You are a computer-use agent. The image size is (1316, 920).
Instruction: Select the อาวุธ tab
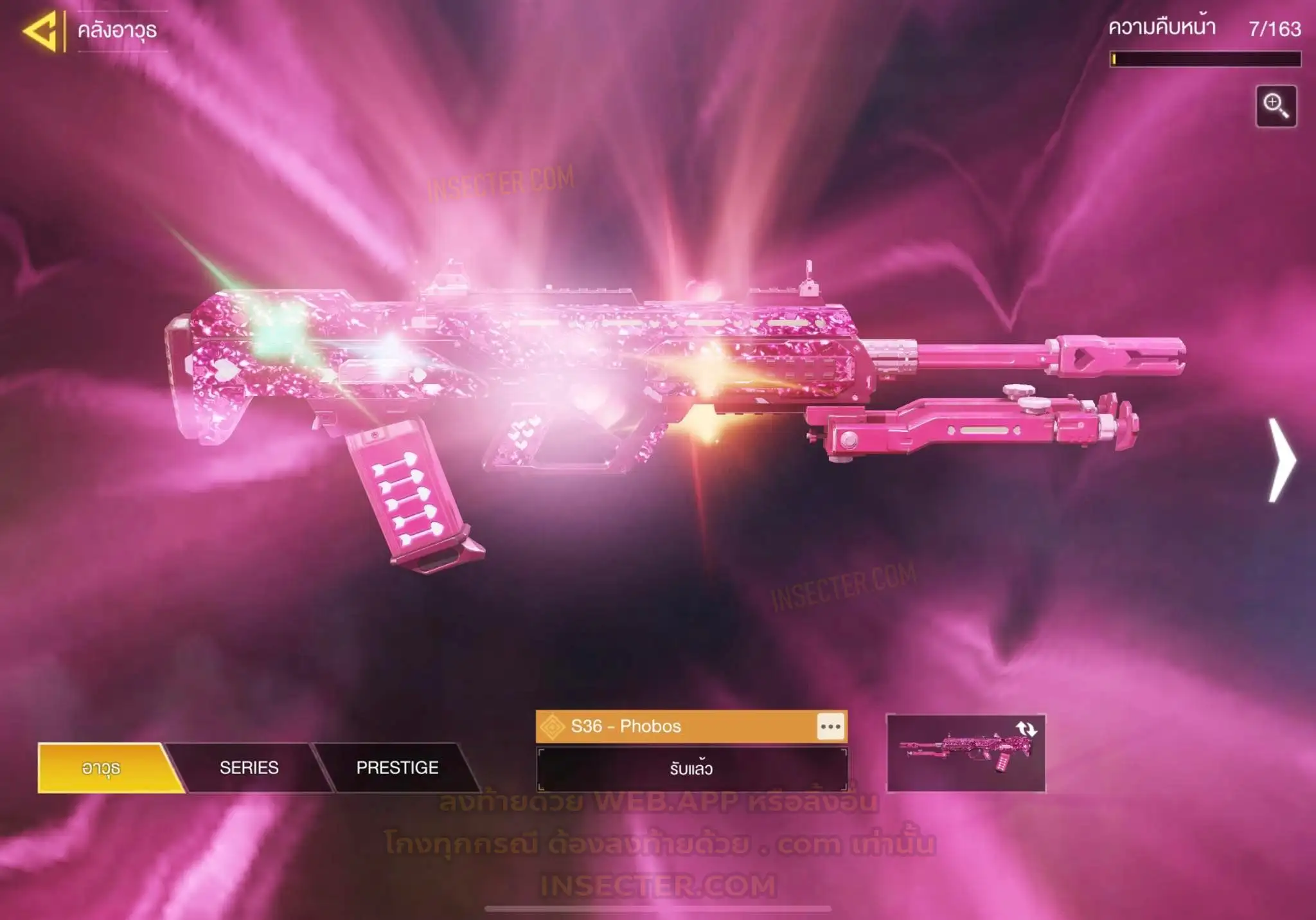[102, 768]
